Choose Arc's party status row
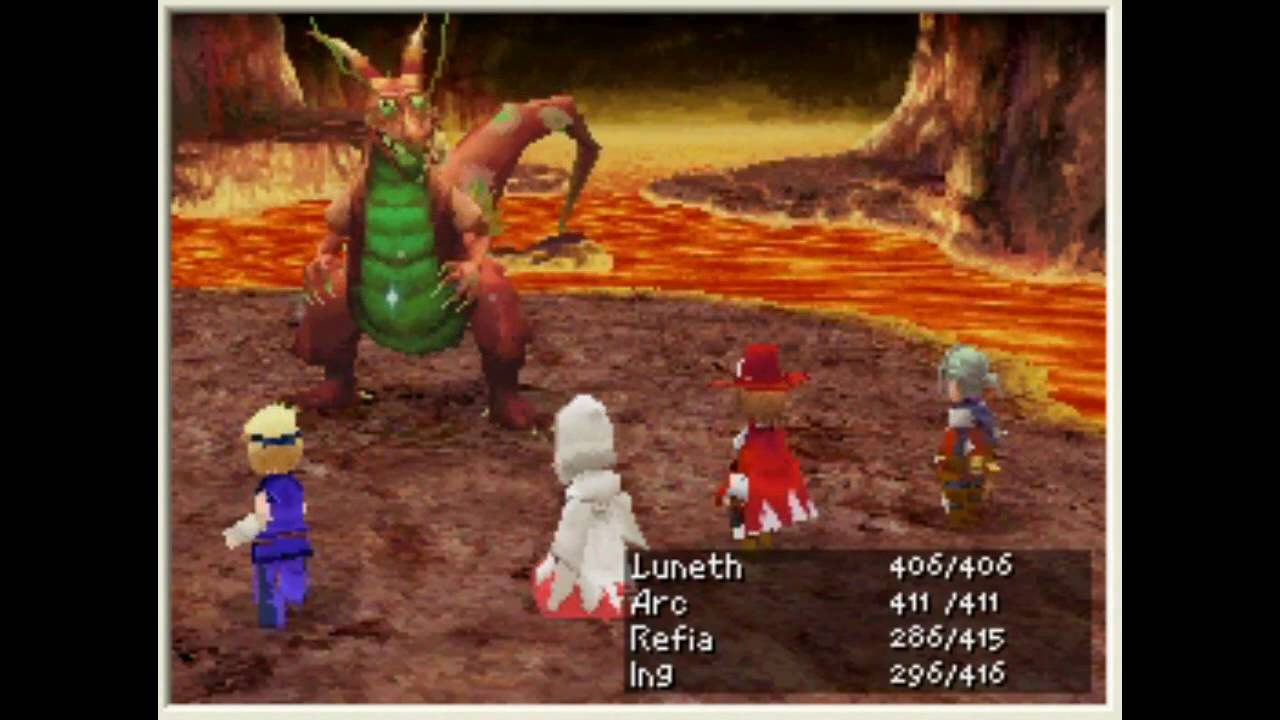Image resolution: width=1280 pixels, height=720 pixels. 660,603
